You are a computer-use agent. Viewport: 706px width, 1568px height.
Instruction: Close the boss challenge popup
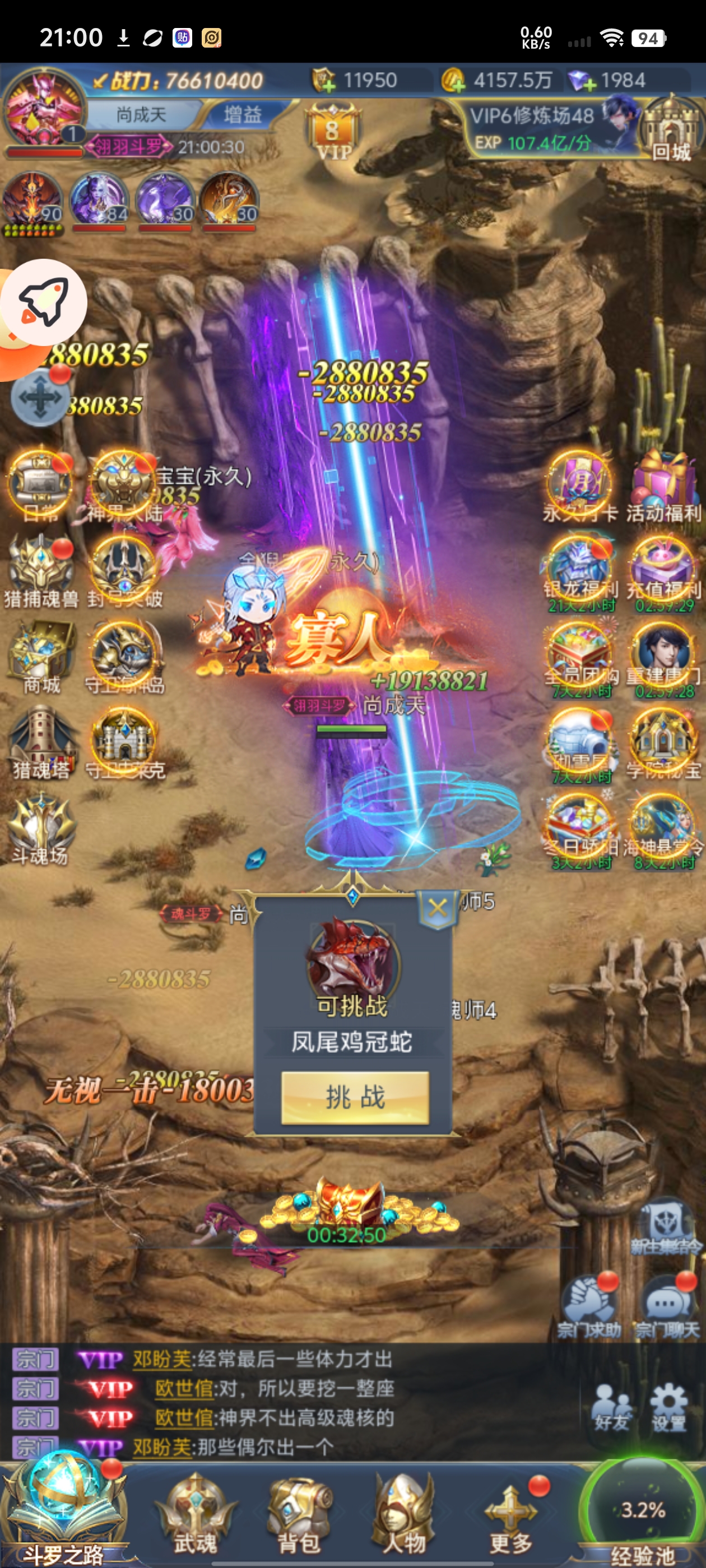tap(438, 909)
